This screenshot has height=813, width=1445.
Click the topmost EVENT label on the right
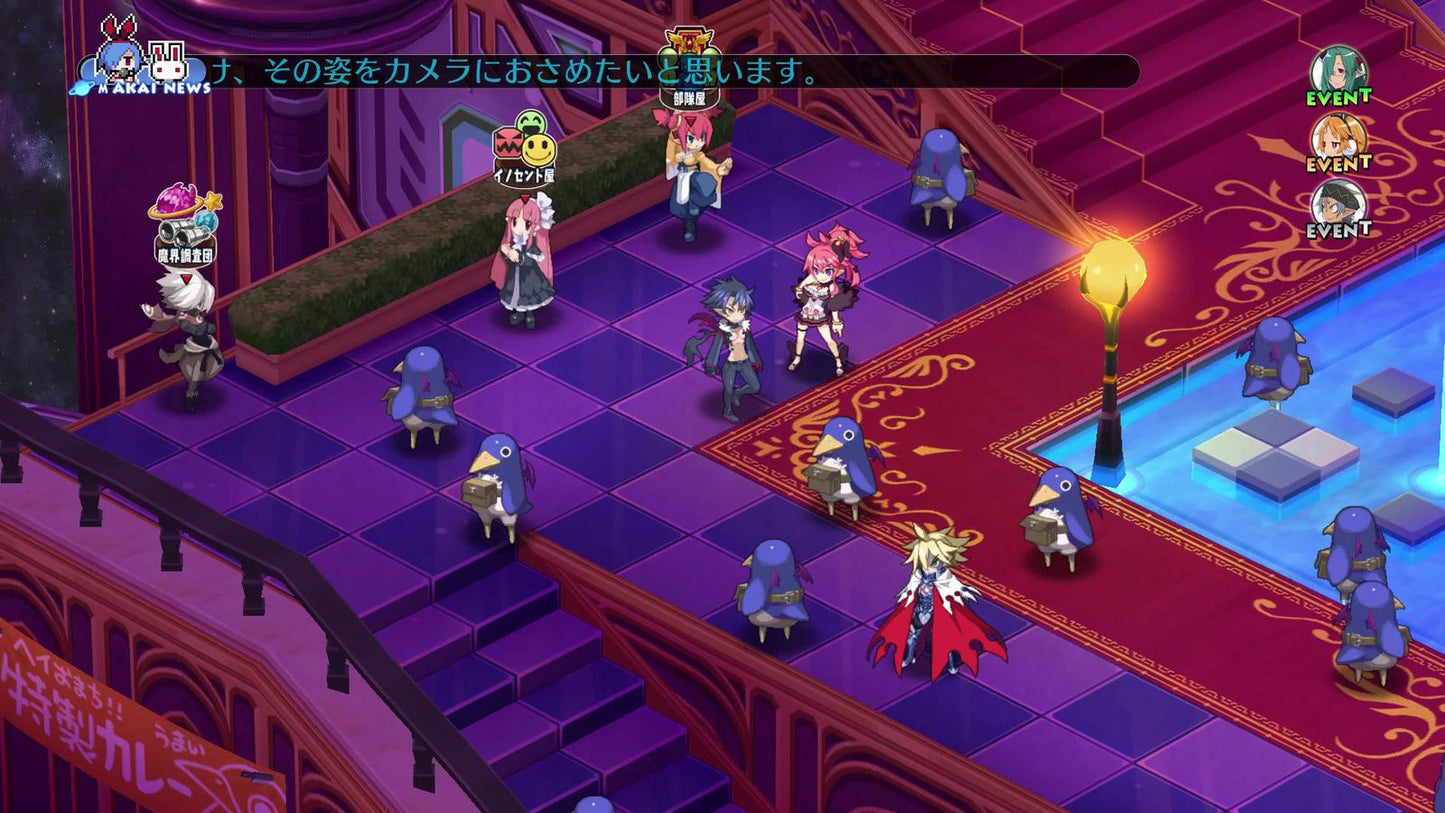click(1339, 97)
